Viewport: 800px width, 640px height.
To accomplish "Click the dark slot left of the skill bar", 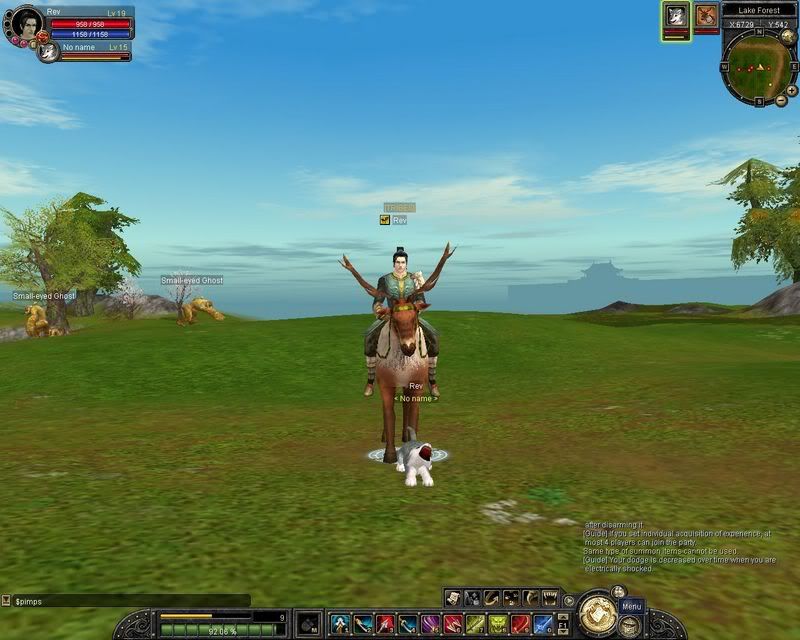I will [309, 624].
